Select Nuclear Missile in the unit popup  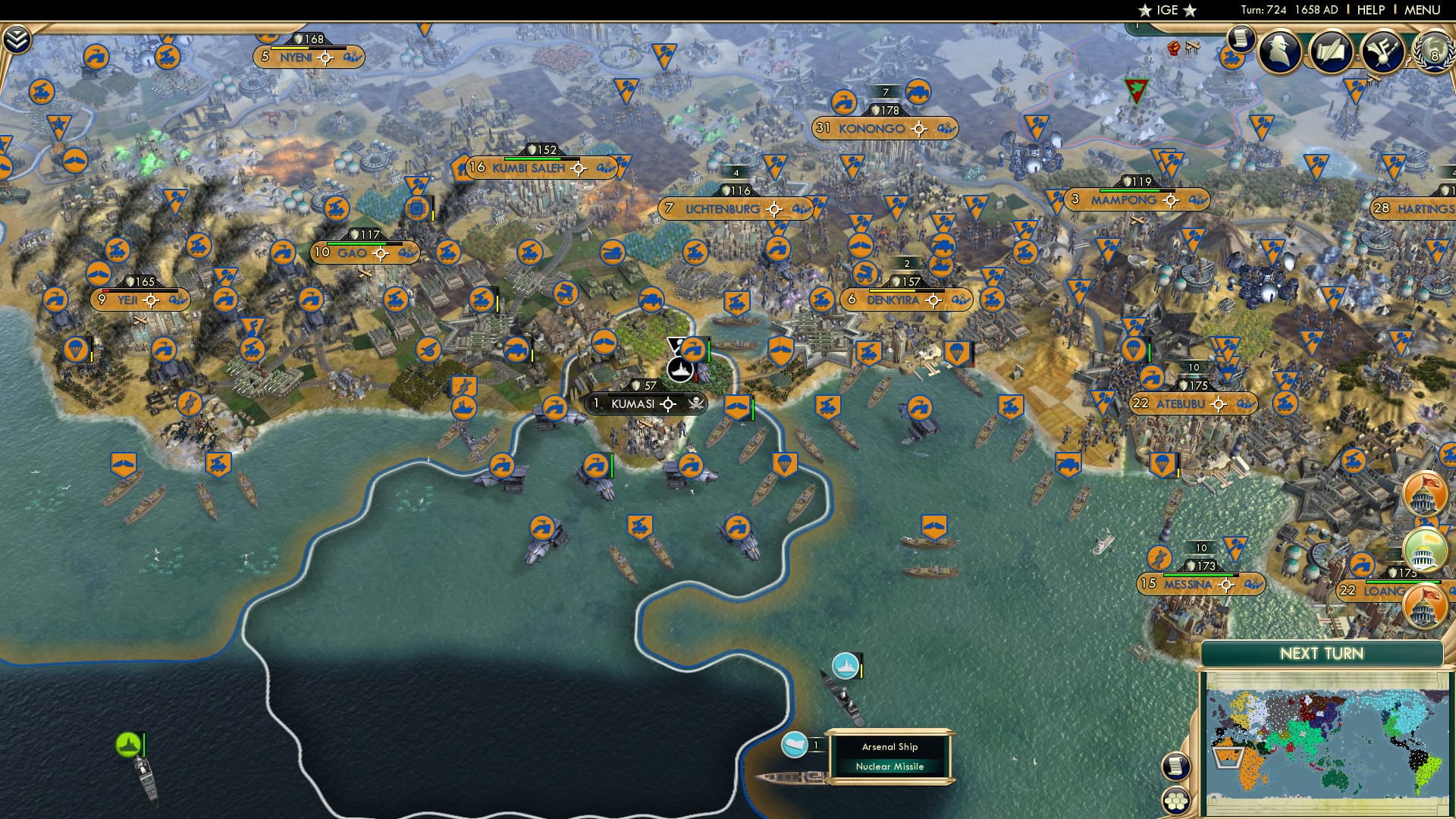tap(890, 766)
